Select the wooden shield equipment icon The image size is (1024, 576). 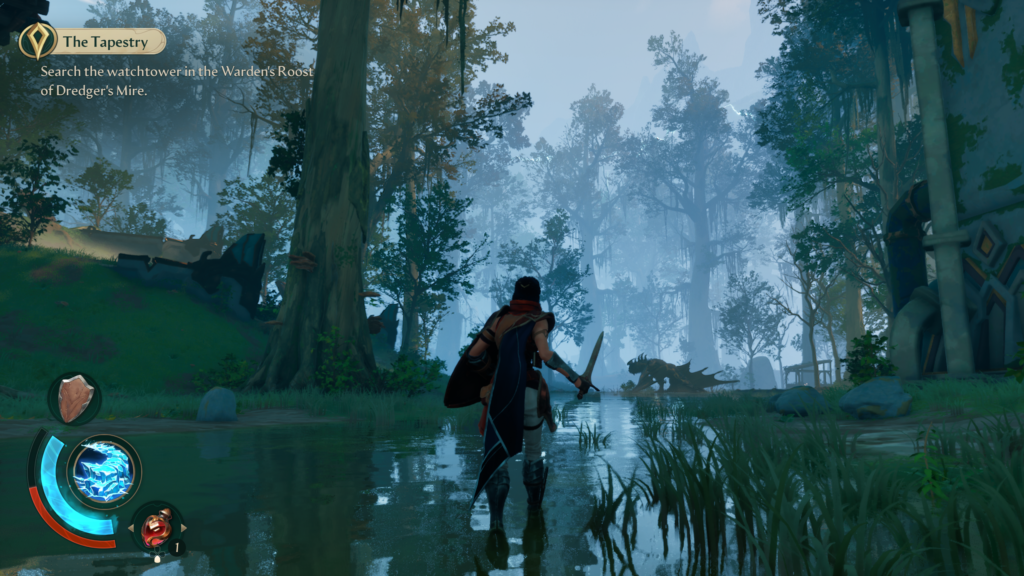[74, 397]
